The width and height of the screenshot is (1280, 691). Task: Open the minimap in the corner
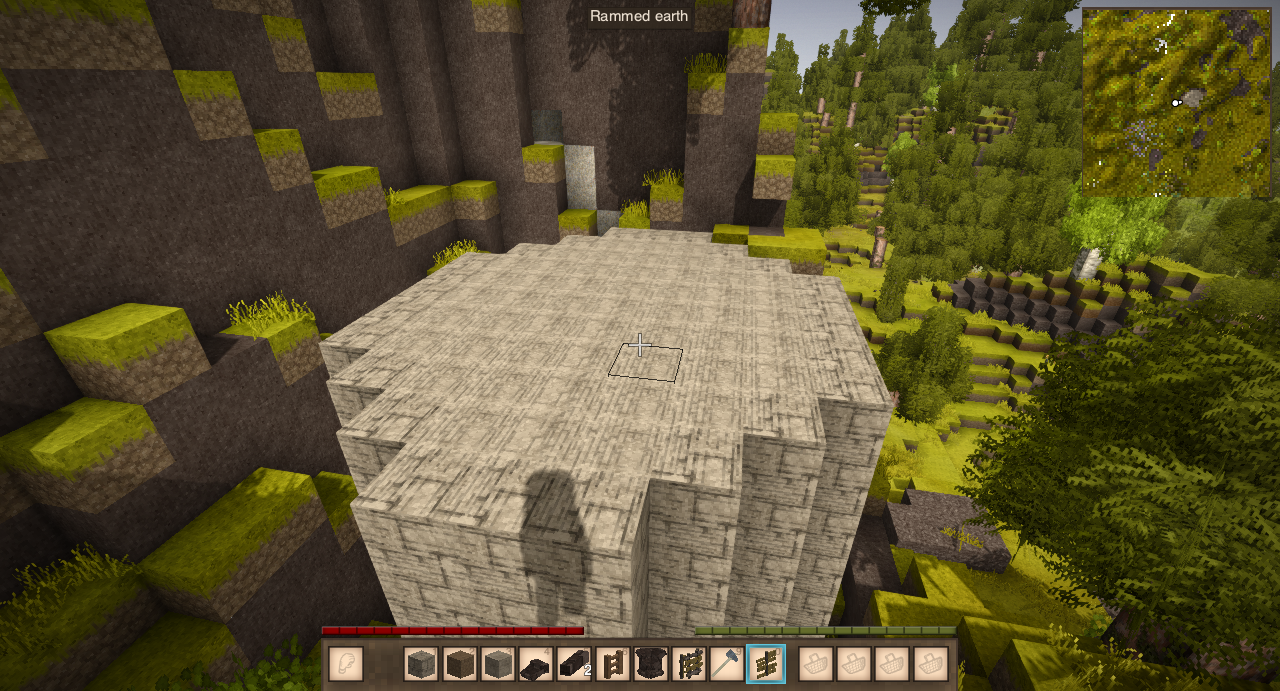(x=1176, y=102)
